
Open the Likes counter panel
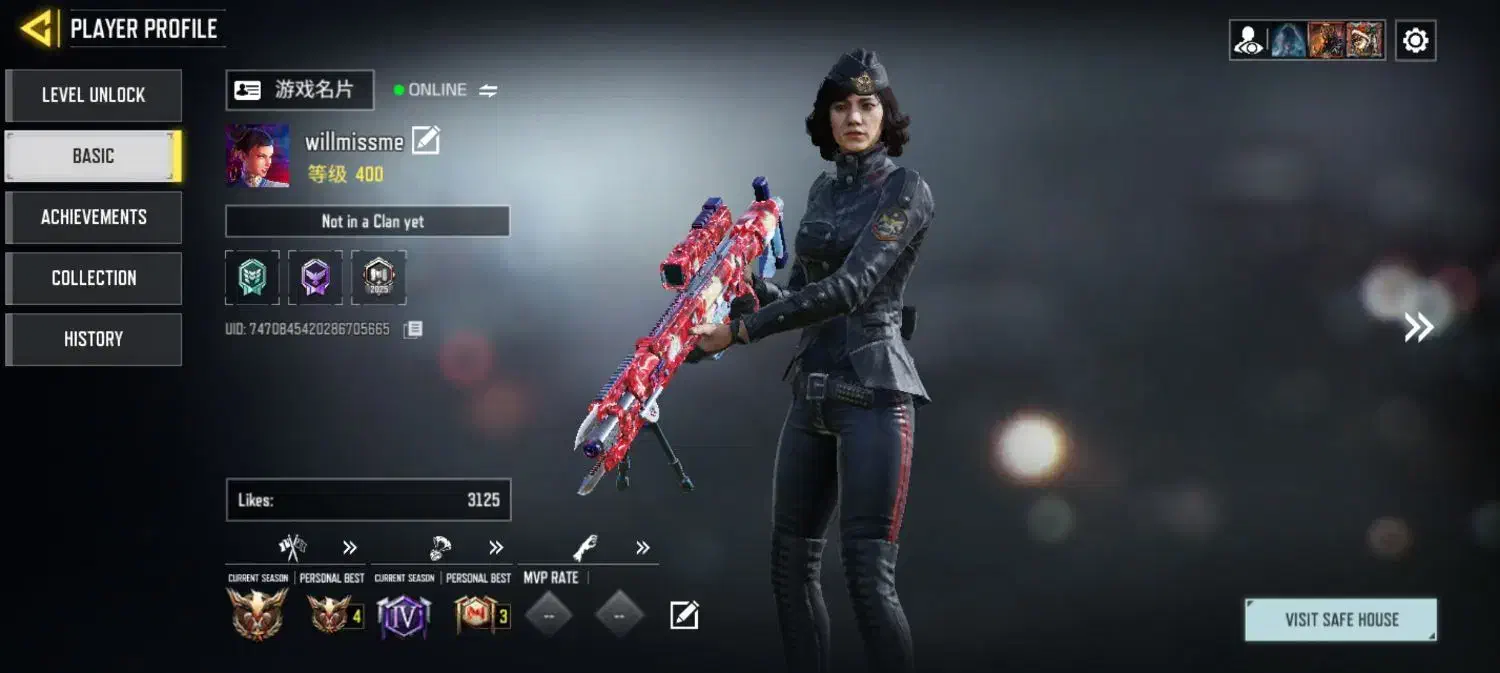[x=368, y=500]
